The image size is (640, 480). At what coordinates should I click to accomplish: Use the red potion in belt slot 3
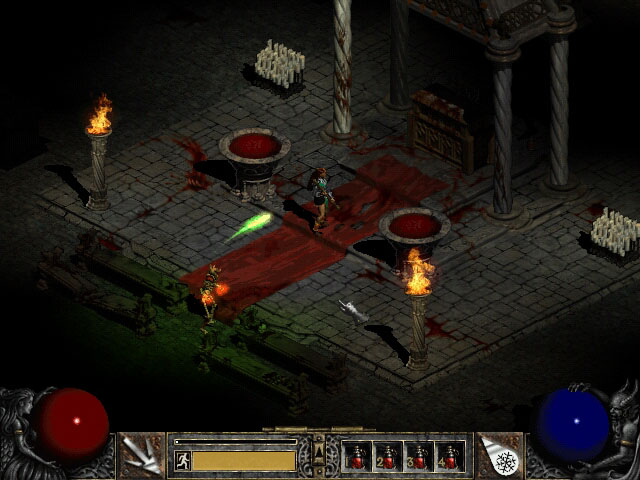(419, 457)
